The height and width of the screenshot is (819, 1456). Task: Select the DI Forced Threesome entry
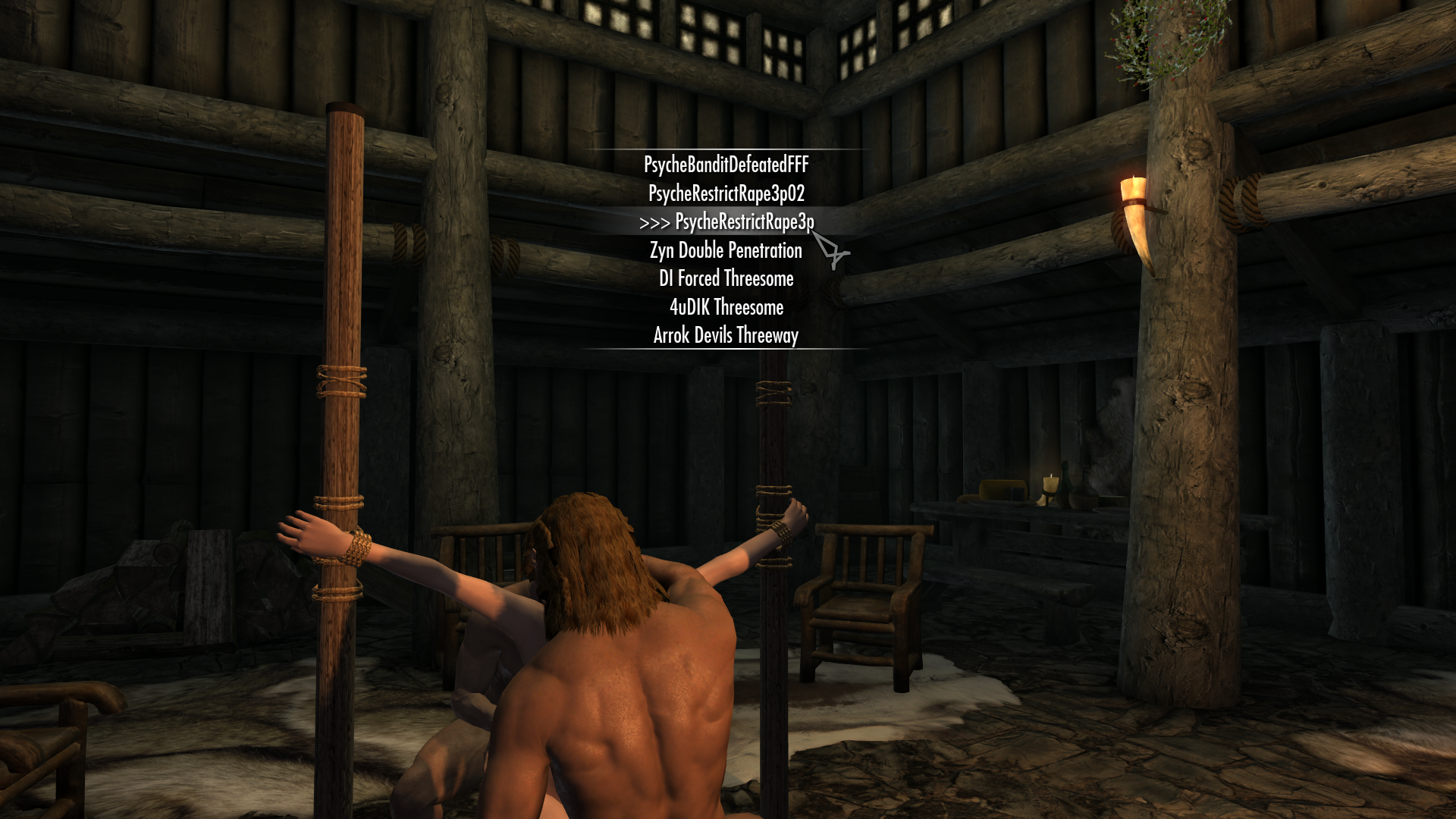(x=726, y=278)
